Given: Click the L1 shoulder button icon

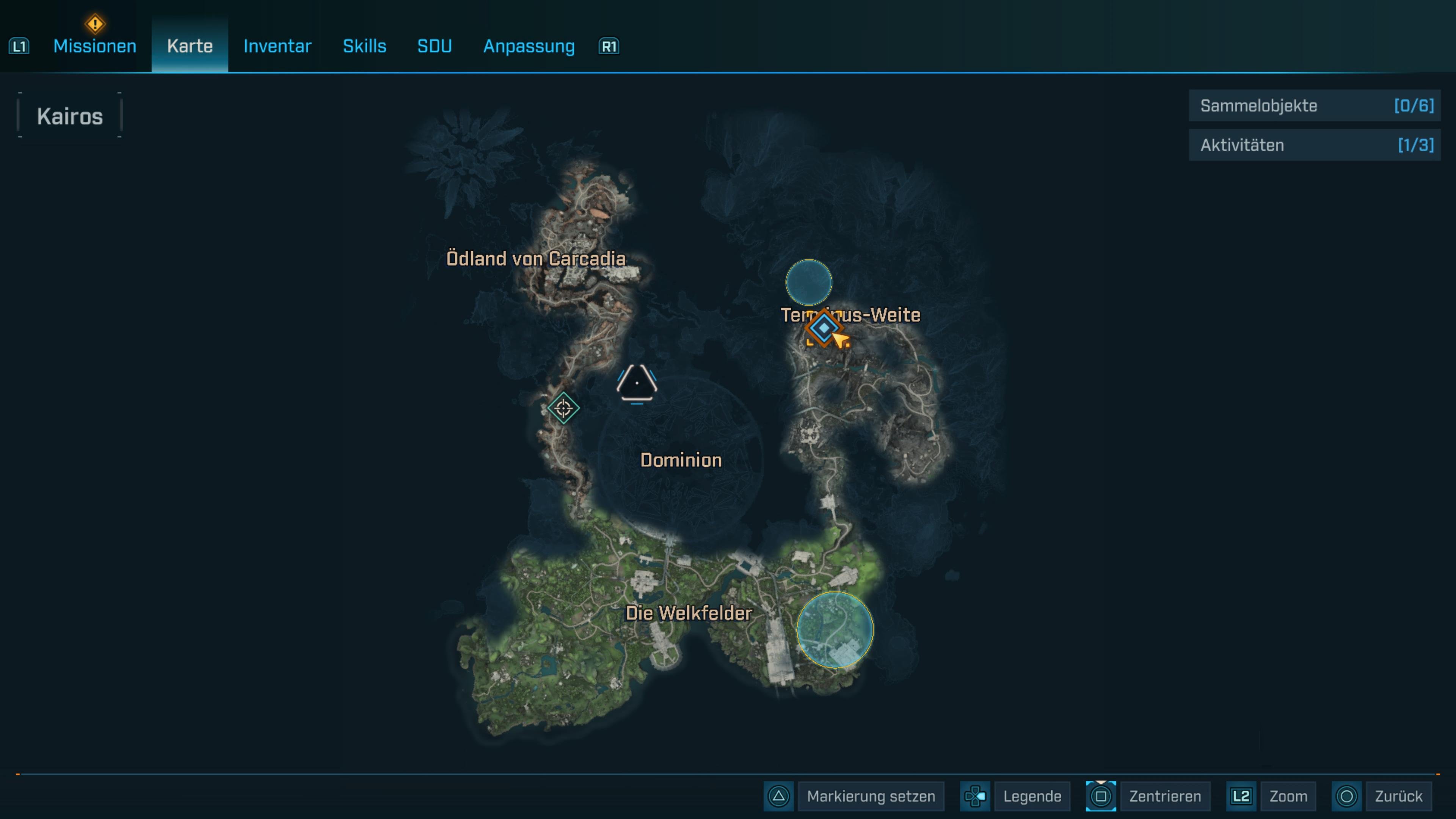Looking at the screenshot, I should [x=19, y=46].
